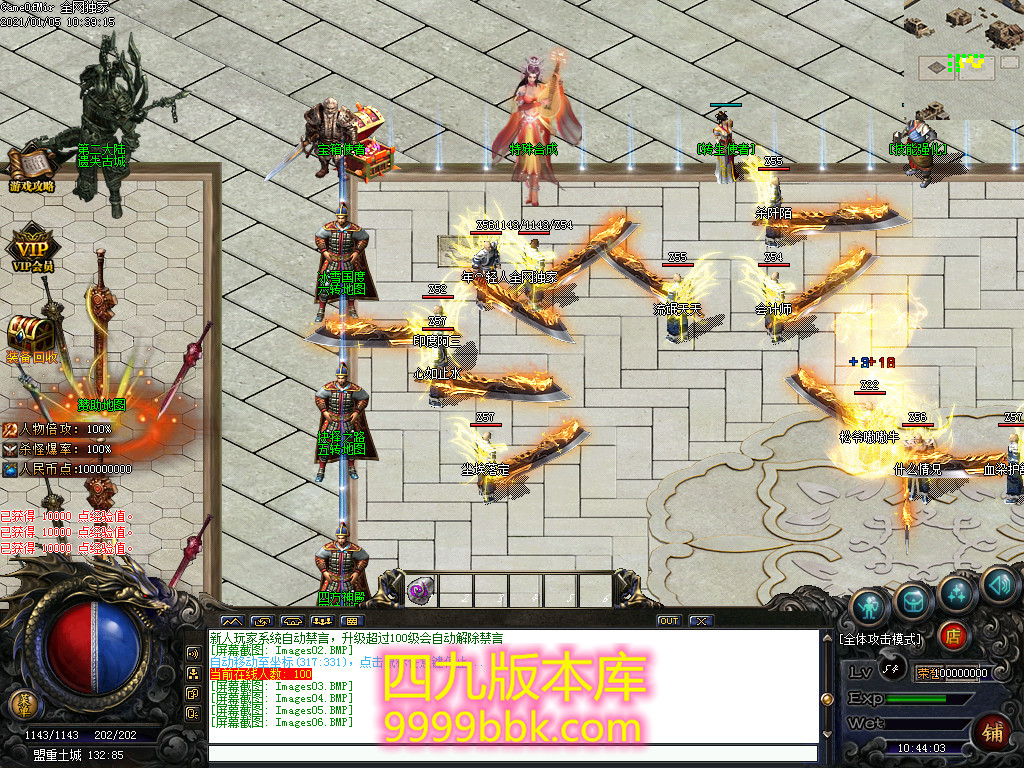1024x768 pixels.
Task: Open the 装备回收 equipment recycle chest
Action: [31, 335]
